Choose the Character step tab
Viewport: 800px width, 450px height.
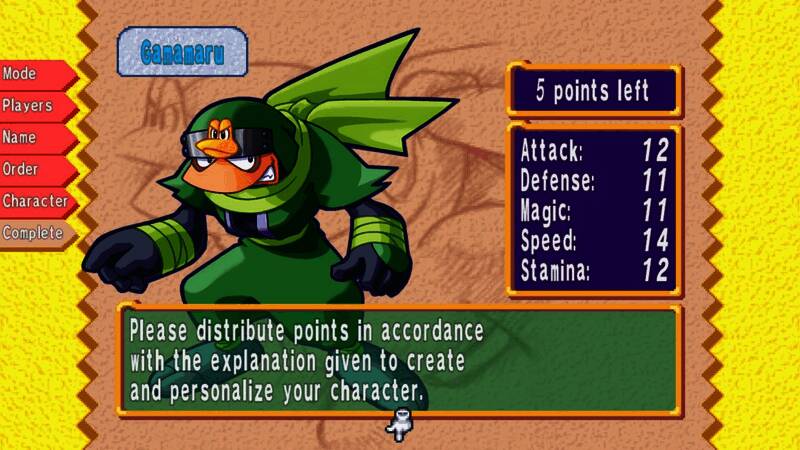click(36, 201)
